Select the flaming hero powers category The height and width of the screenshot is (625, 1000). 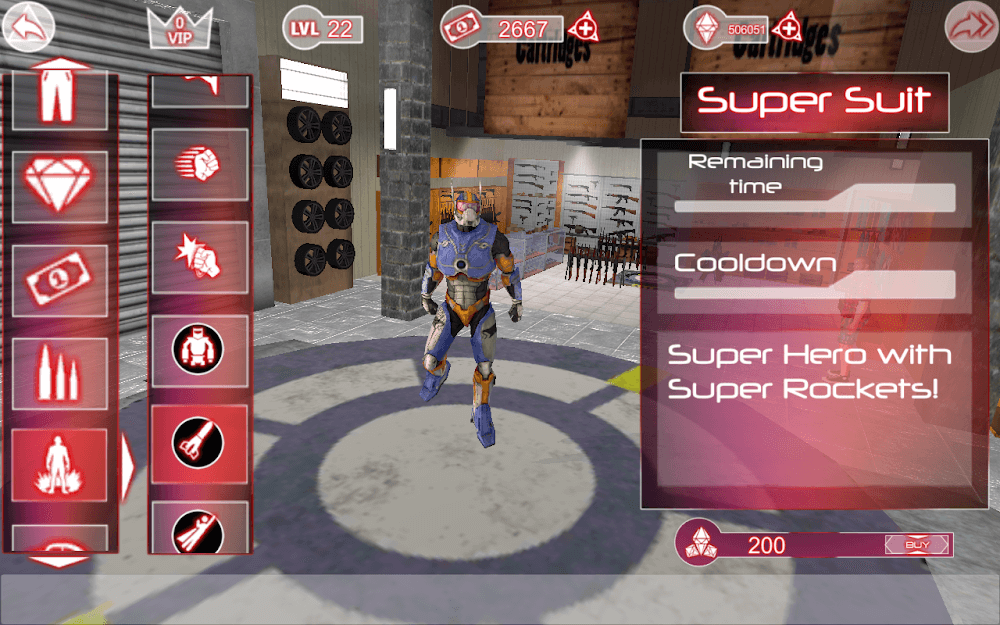point(60,463)
